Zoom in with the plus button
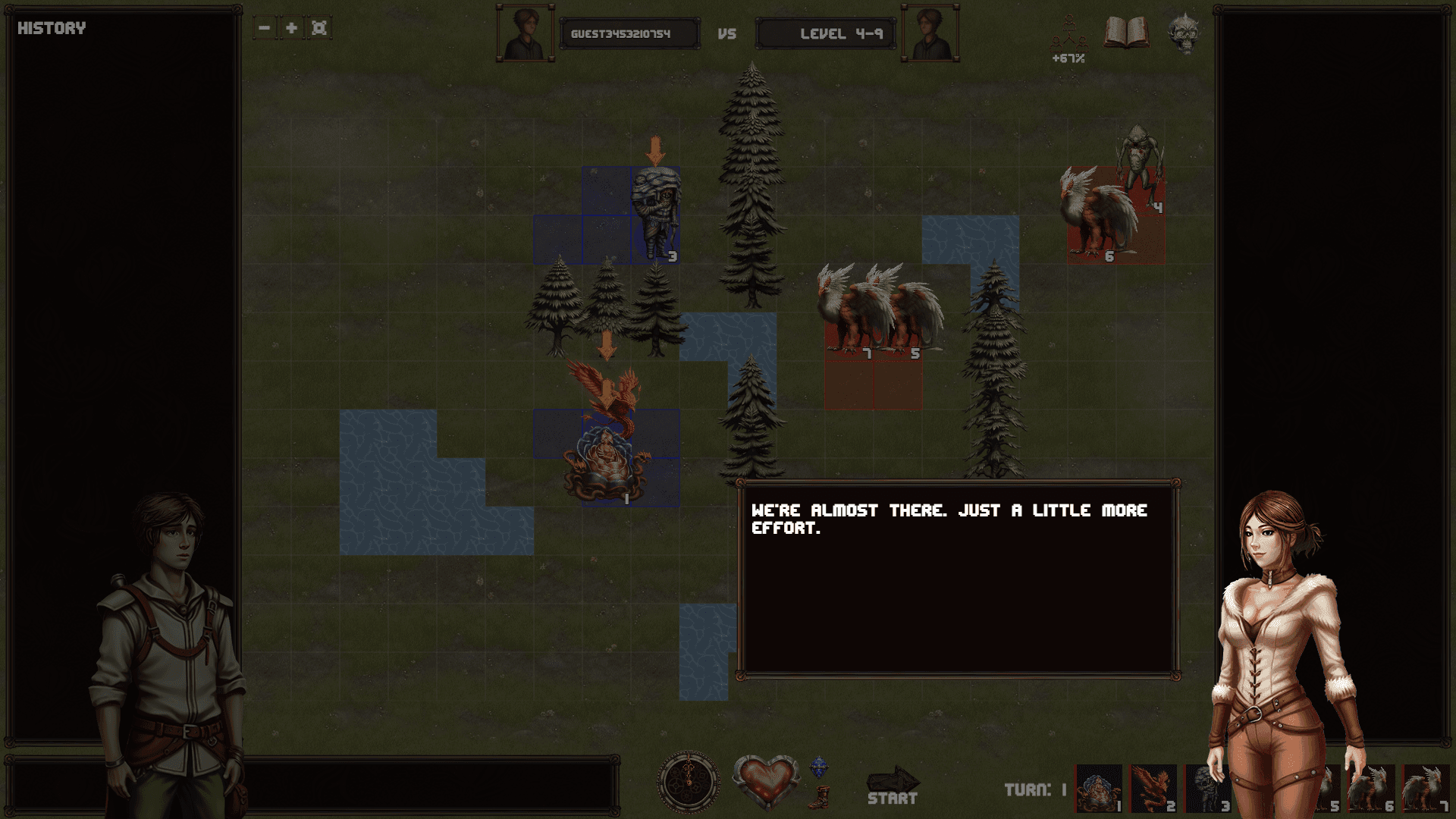 291,28
